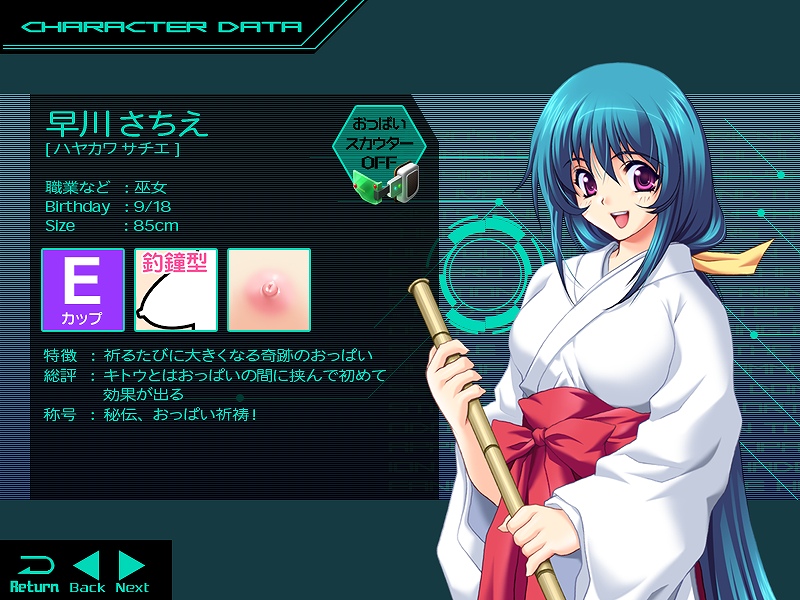The height and width of the screenshot is (600, 800).
Task: Advance to the Next character
Action: (x=132, y=573)
